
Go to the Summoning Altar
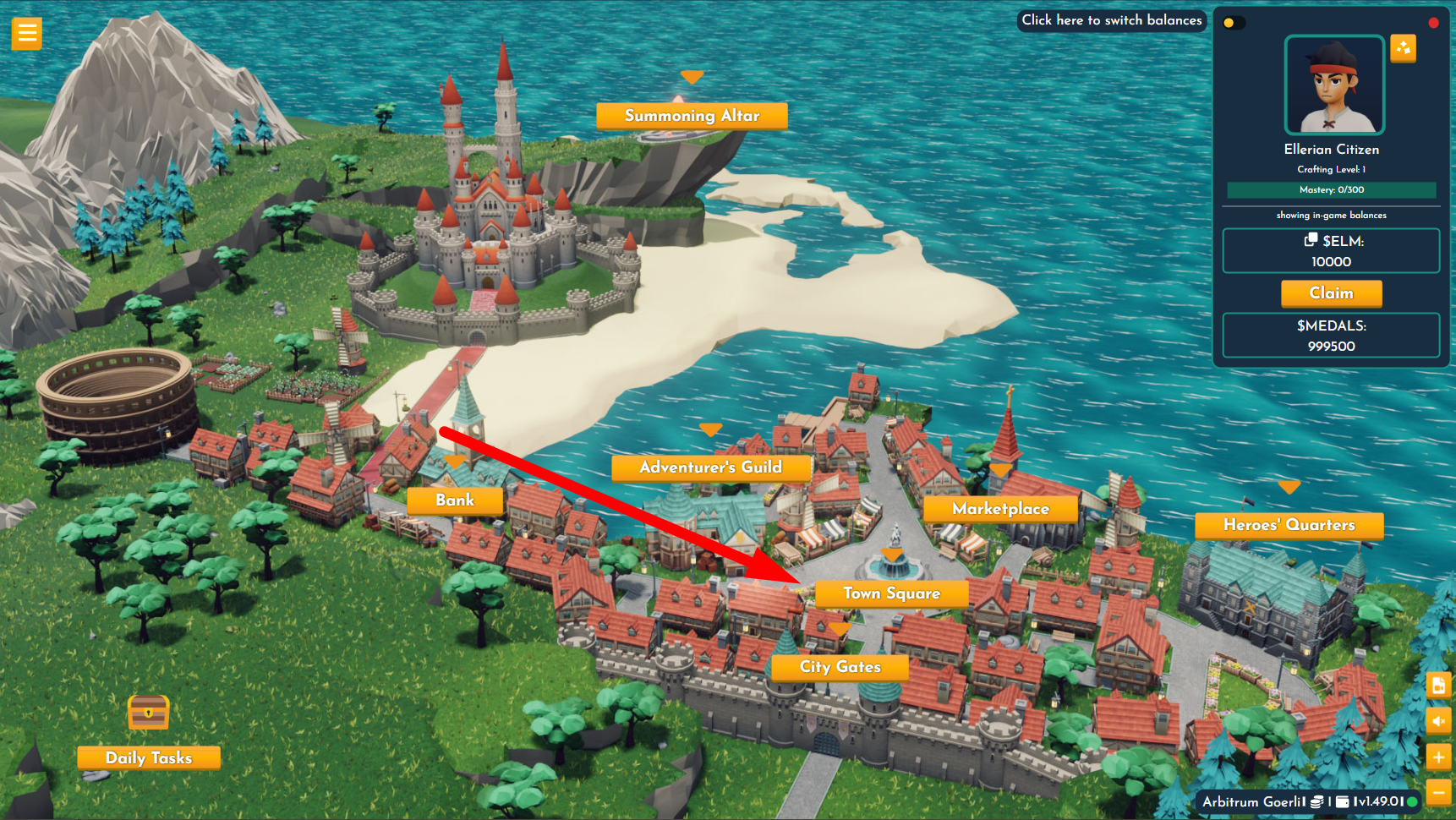[692, 116]
